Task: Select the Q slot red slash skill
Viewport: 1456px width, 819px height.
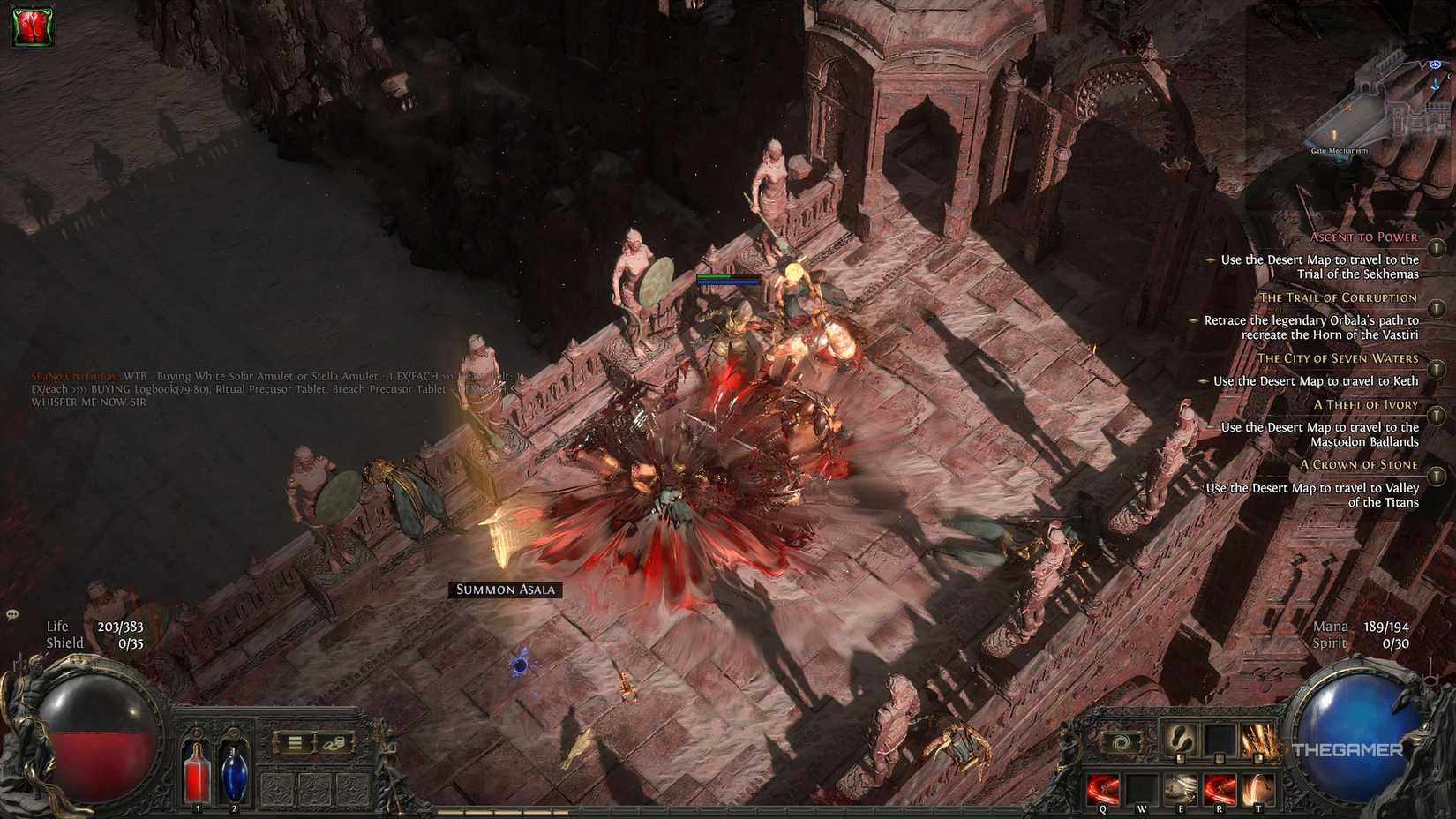Action: coord(1102,788)
